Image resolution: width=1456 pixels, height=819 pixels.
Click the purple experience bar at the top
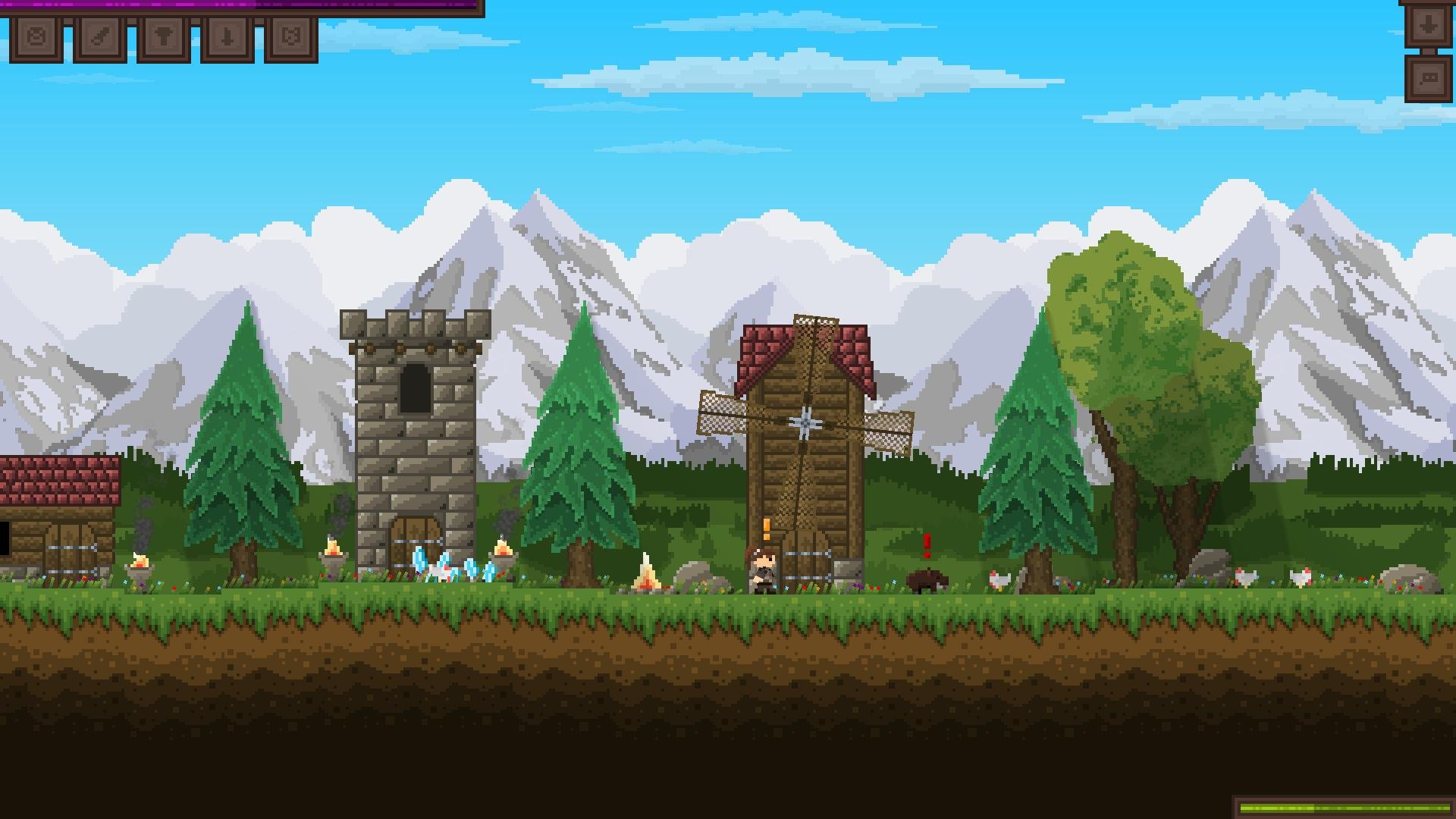(227, 6)
